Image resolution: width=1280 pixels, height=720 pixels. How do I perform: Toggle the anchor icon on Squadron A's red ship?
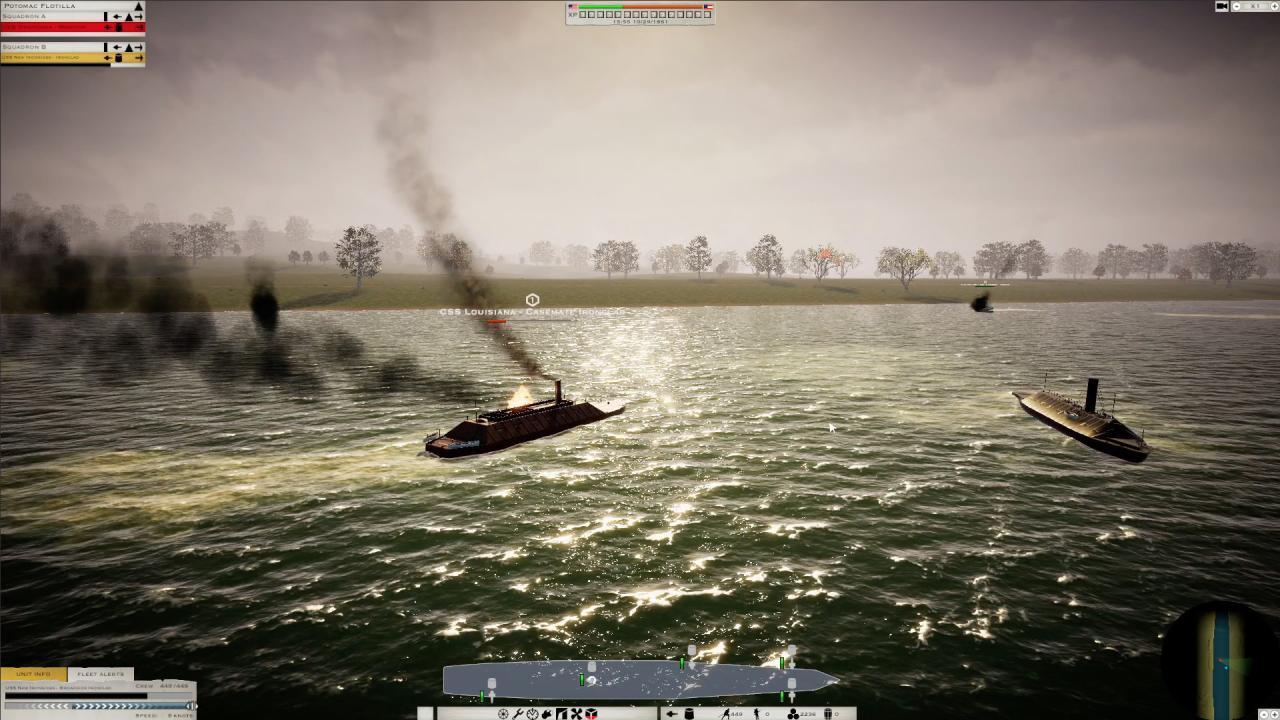[118, 27]
